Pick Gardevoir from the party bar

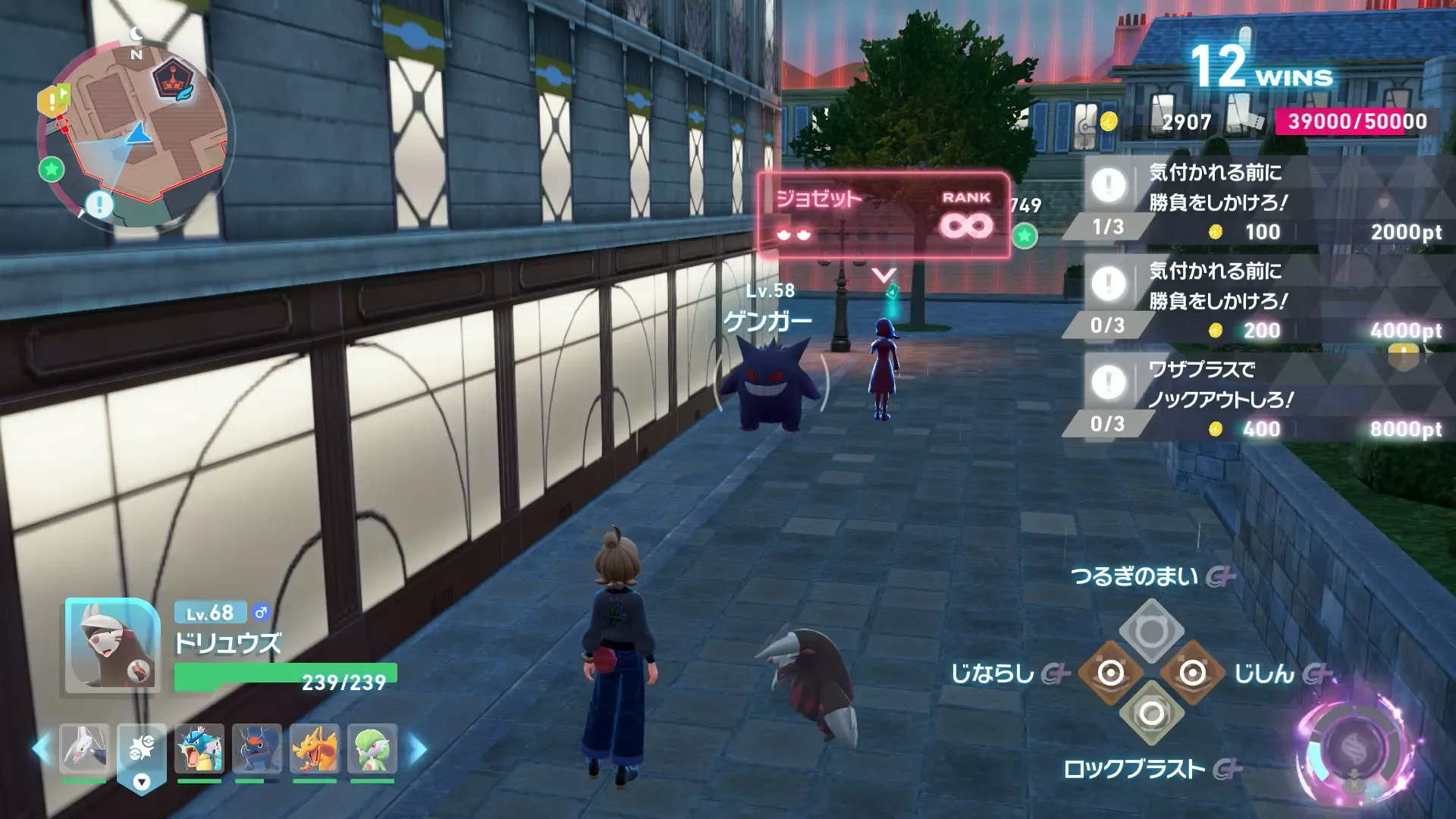coord(372,748)
